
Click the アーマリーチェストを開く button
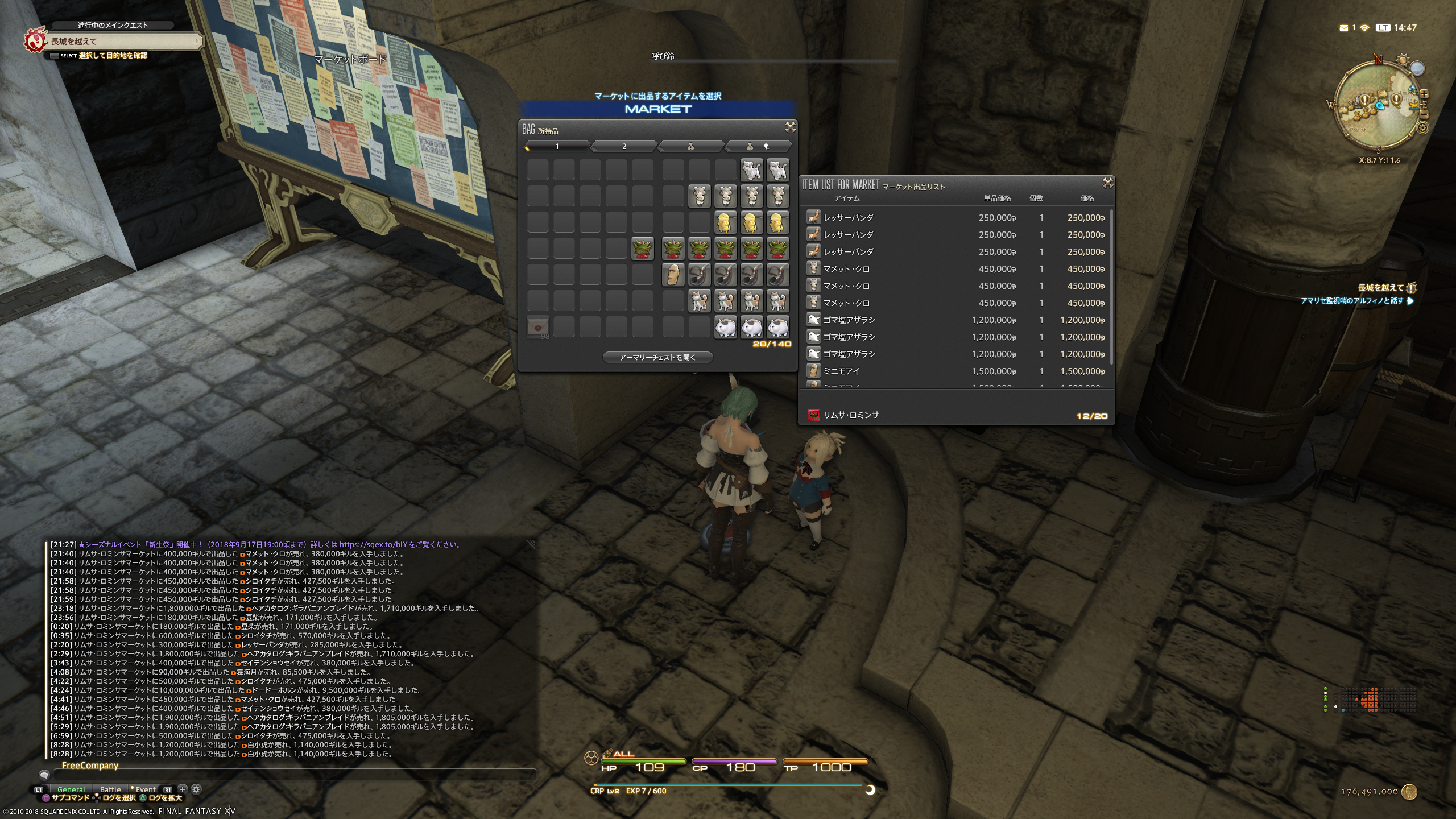(657, 357)
